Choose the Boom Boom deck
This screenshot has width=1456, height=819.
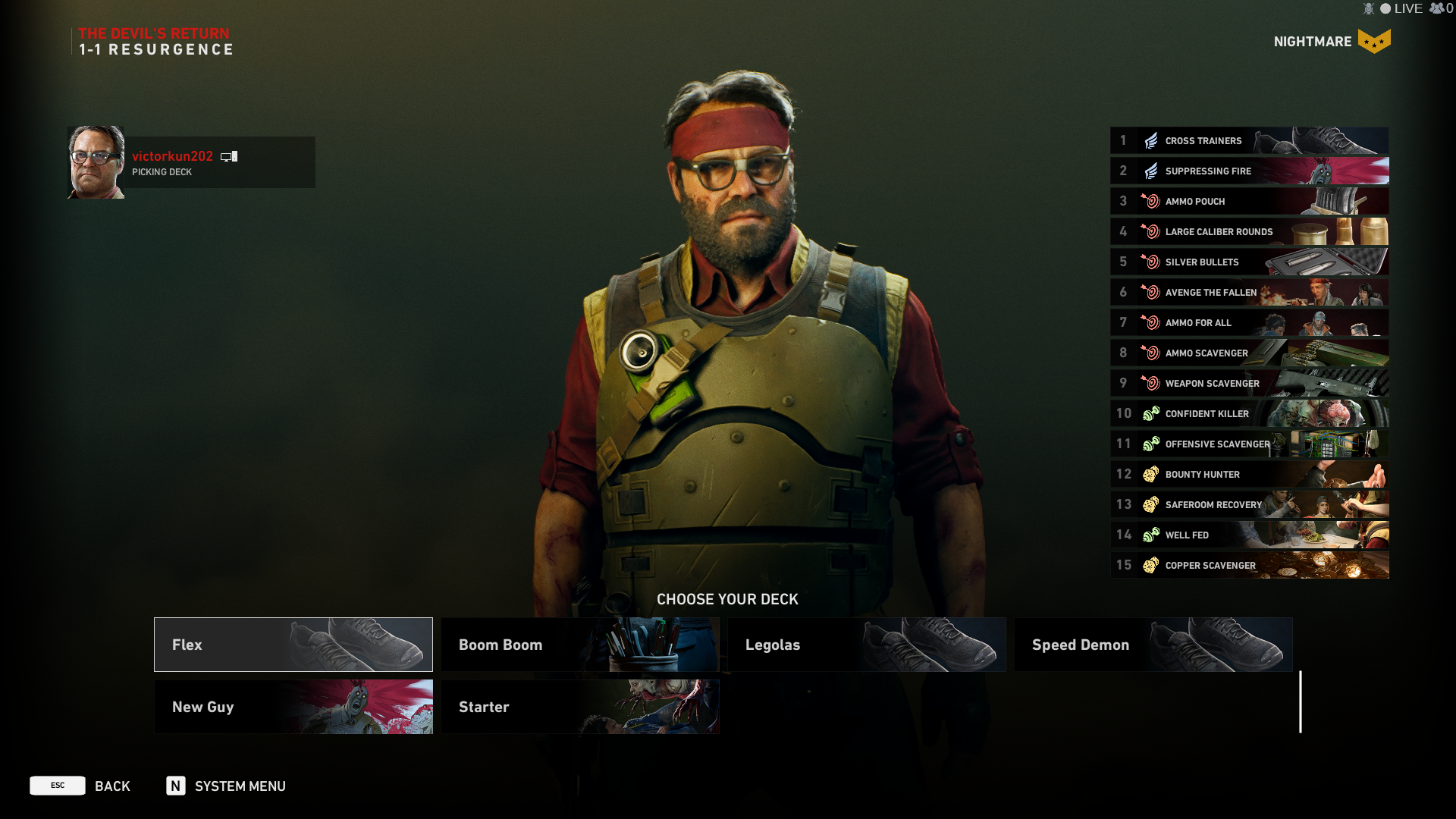click(579, 645)
